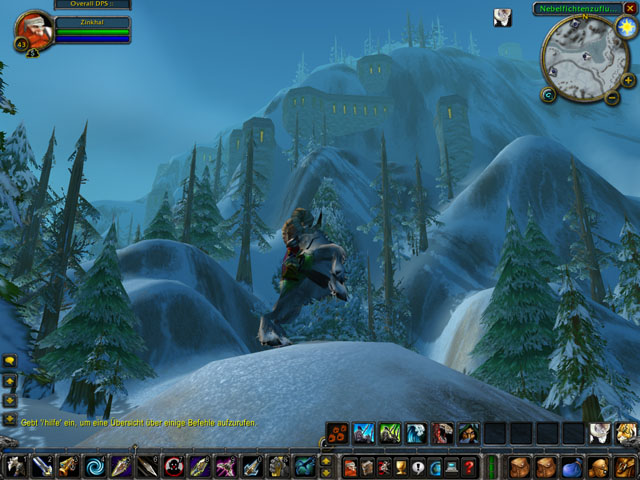
Task: Open the red question mark help button
Action: (469, 466)
